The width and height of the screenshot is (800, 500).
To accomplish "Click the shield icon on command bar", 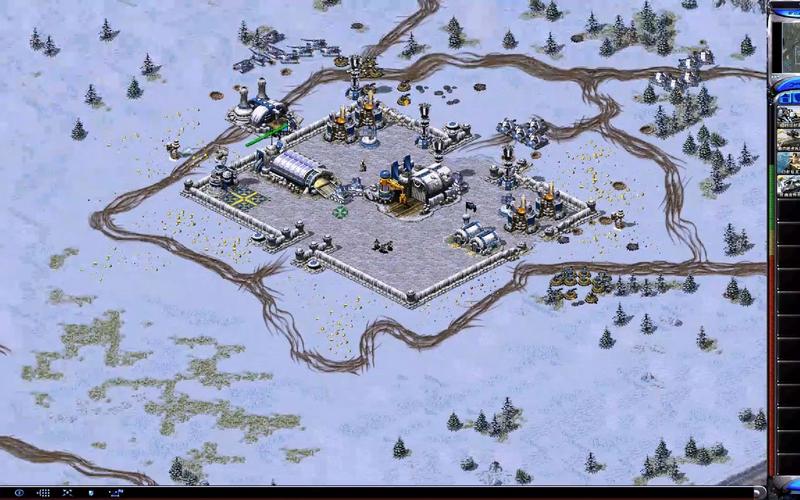I will (91, 493).
